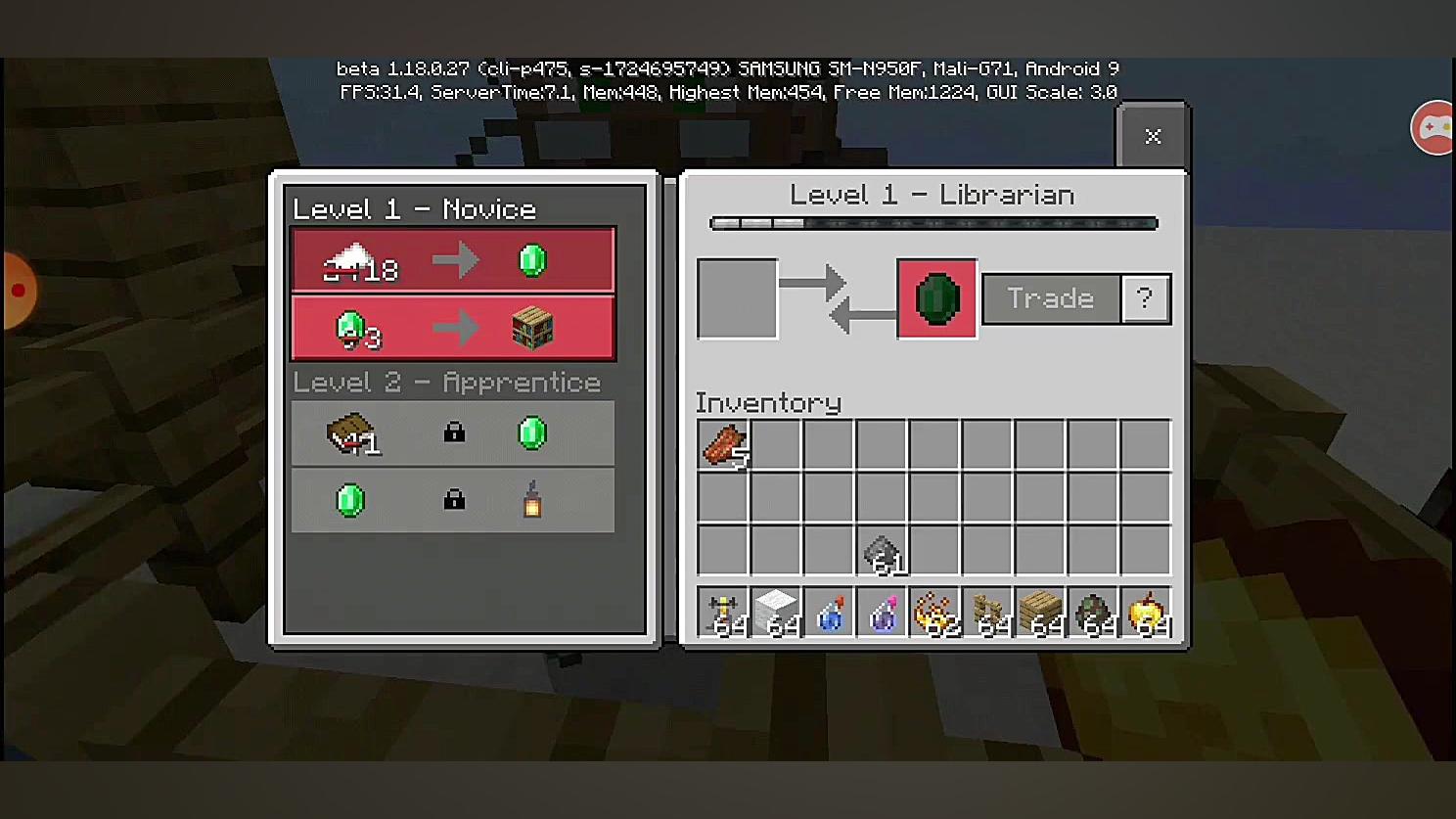The height and width of the screenshot is (819, 1456).
Task: Select the locked book-for-emerald trade
Action: tap(452, 432)
